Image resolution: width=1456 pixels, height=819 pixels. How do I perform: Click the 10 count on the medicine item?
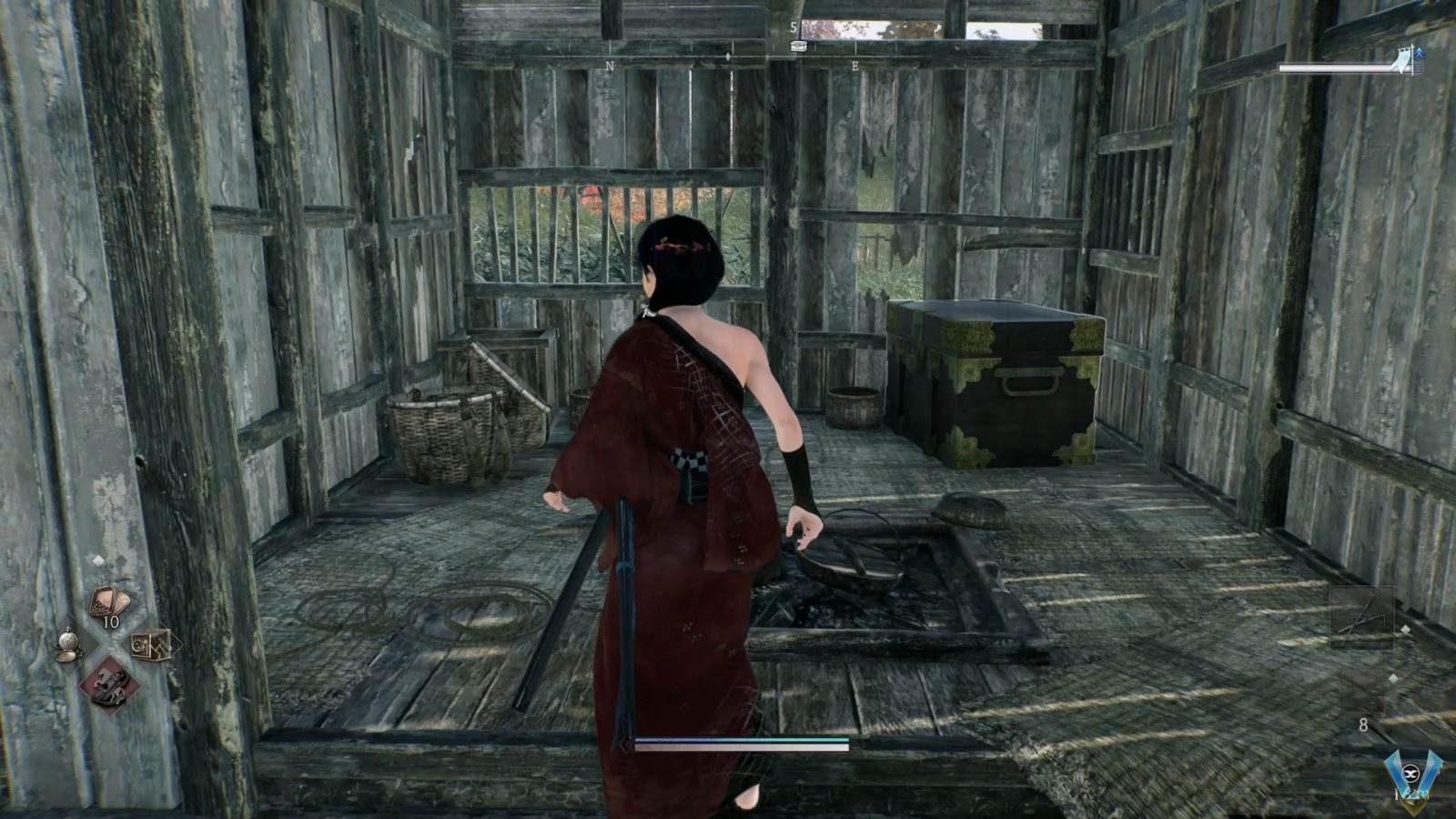[111, 621]
